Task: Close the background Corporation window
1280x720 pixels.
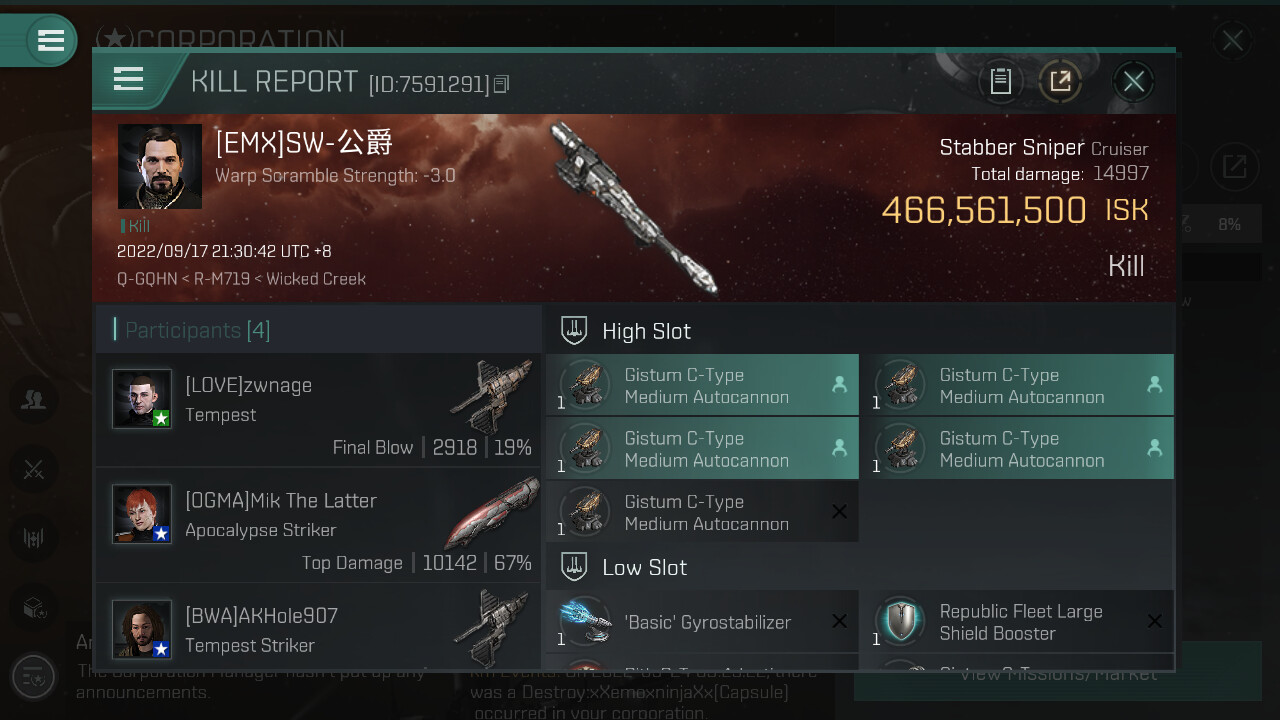Action: (x=1232, y=41)
